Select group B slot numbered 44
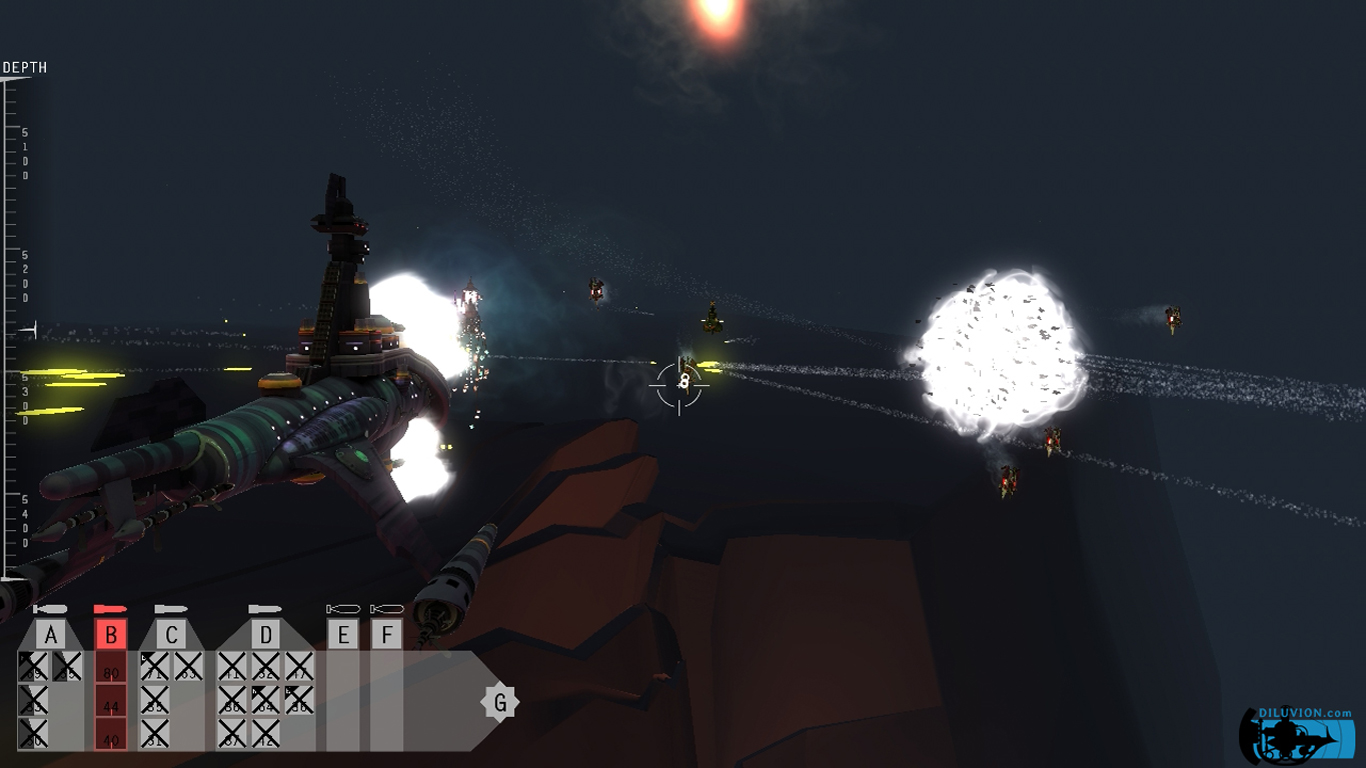The width and height of the screenshot is (1366, 768). pyautogui.click(x=111, y=704)
